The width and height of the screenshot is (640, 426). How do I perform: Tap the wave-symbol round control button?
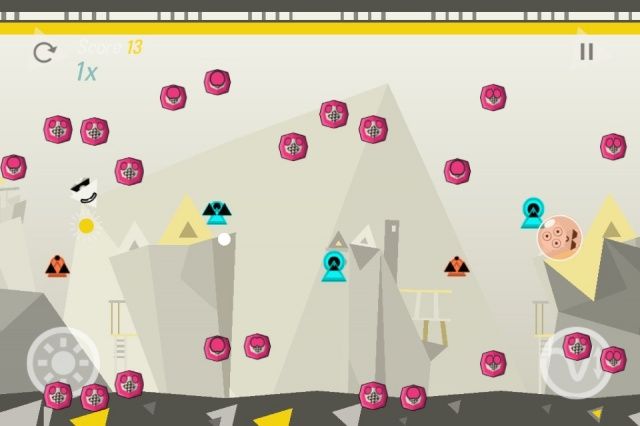[575, 363]
